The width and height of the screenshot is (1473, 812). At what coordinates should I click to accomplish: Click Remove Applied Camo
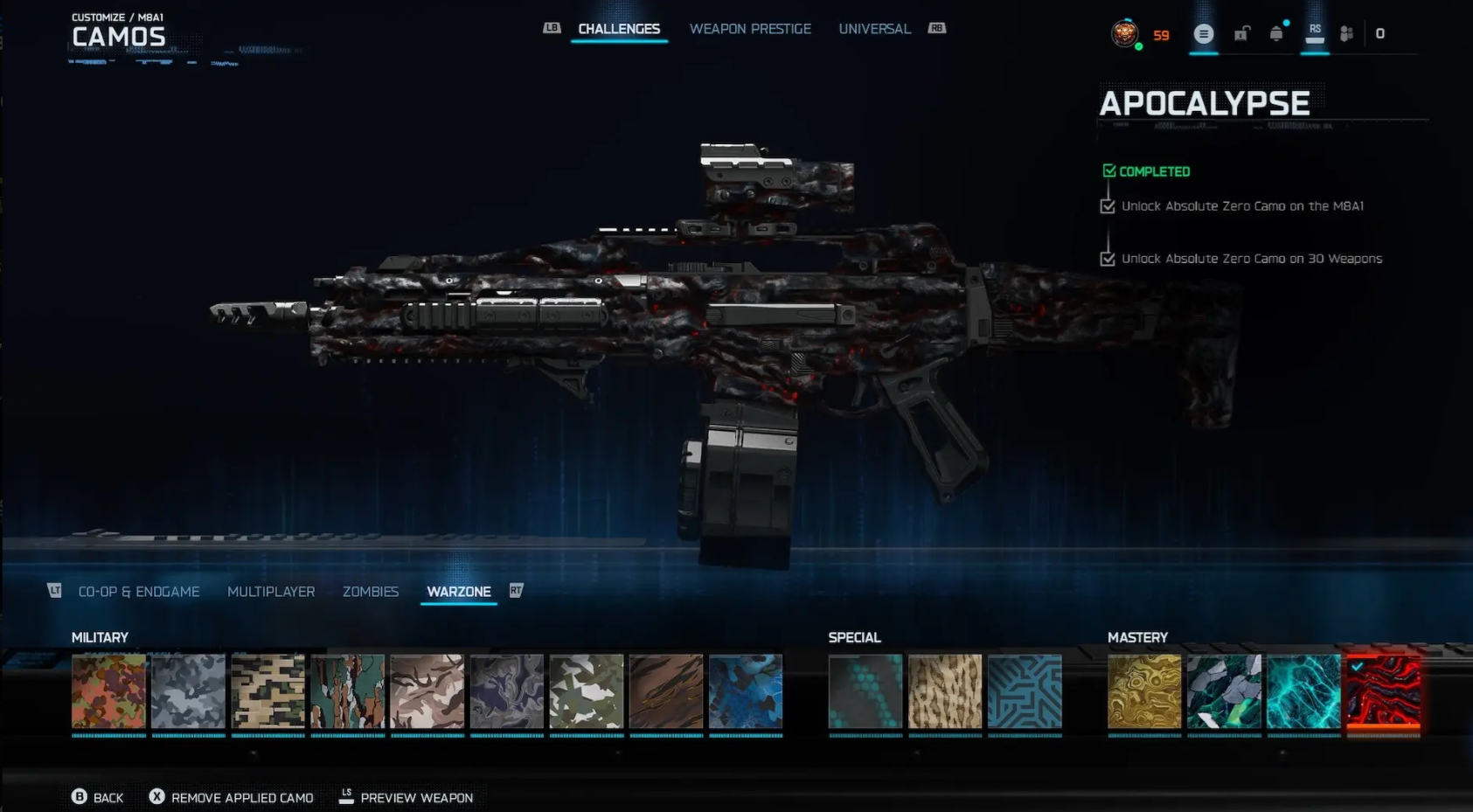[x=242, y=797]
